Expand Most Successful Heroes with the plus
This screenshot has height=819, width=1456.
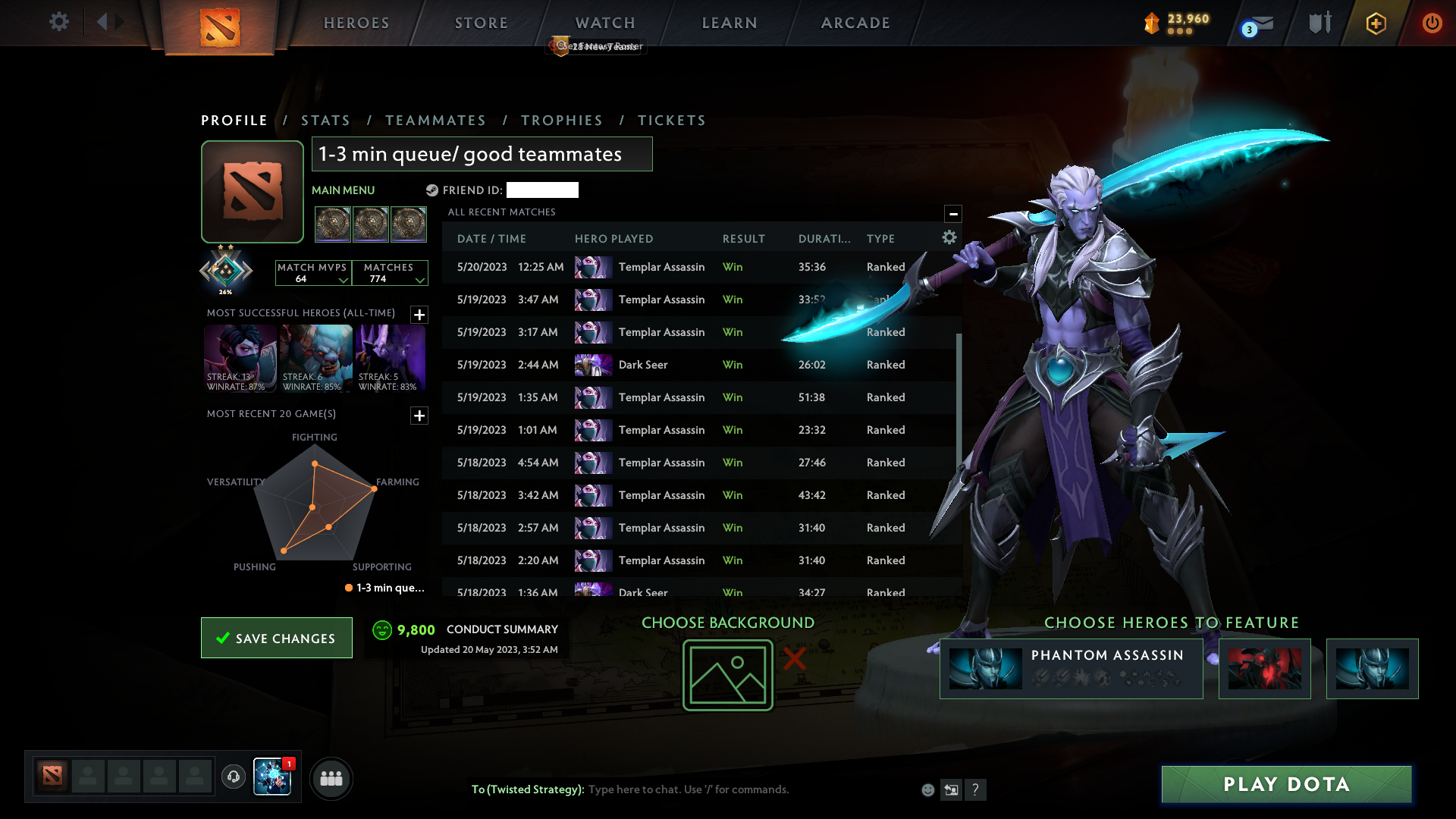[419, 315]
